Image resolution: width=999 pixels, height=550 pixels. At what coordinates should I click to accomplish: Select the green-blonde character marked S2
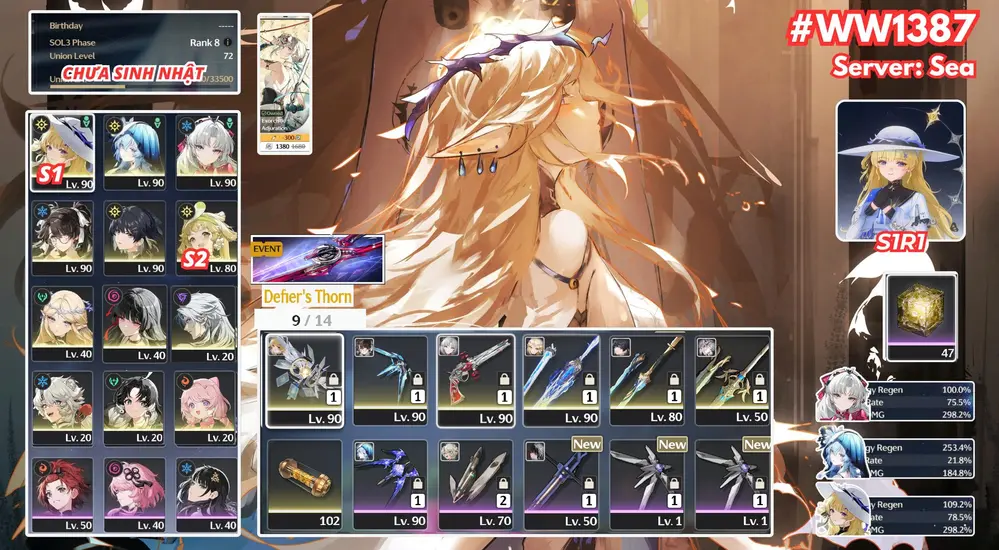pos(206,237)
